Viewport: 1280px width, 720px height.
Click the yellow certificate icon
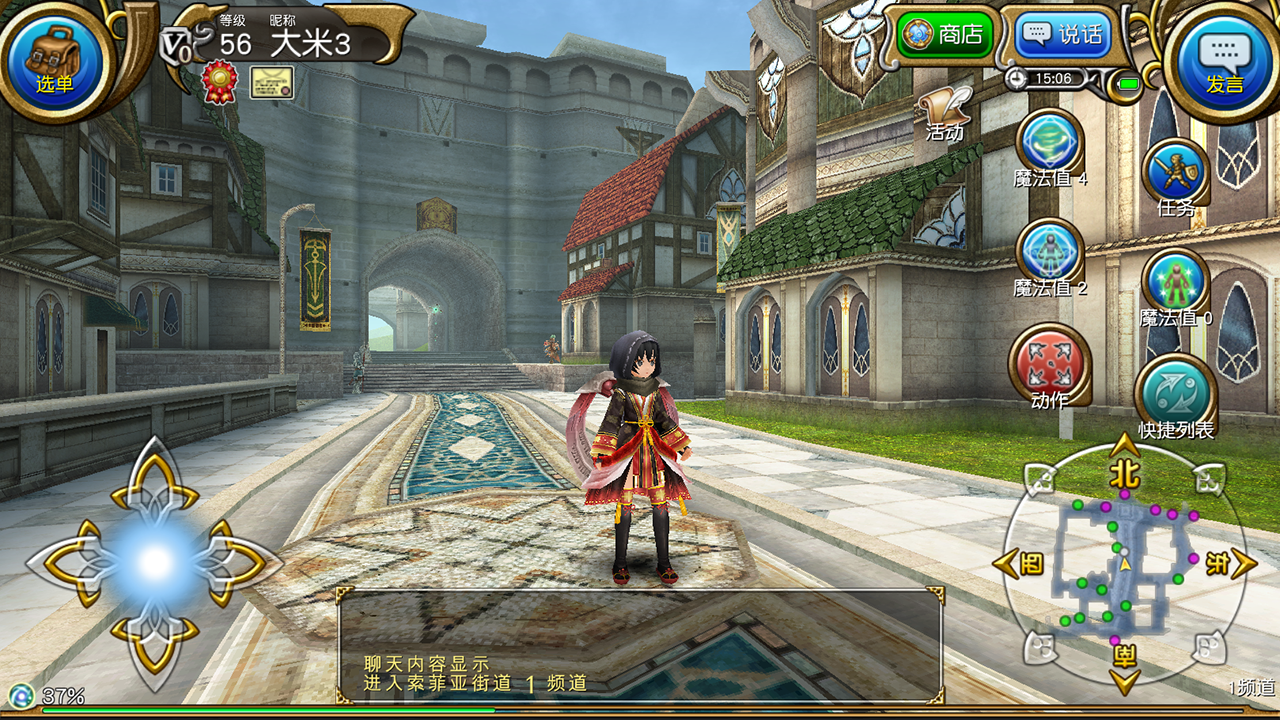click(x=271, y=82)
